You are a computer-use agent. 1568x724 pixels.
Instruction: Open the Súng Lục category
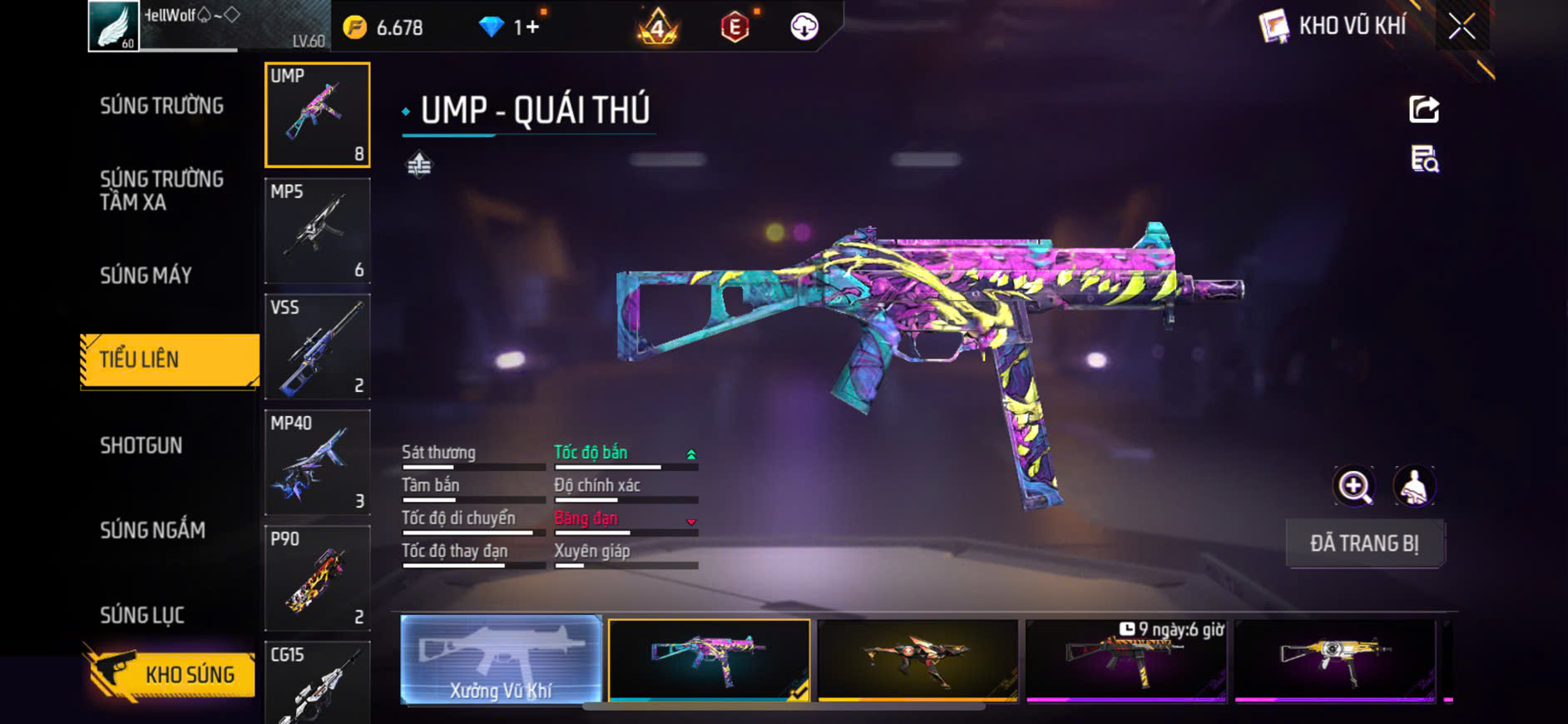(x=142, y=615)
